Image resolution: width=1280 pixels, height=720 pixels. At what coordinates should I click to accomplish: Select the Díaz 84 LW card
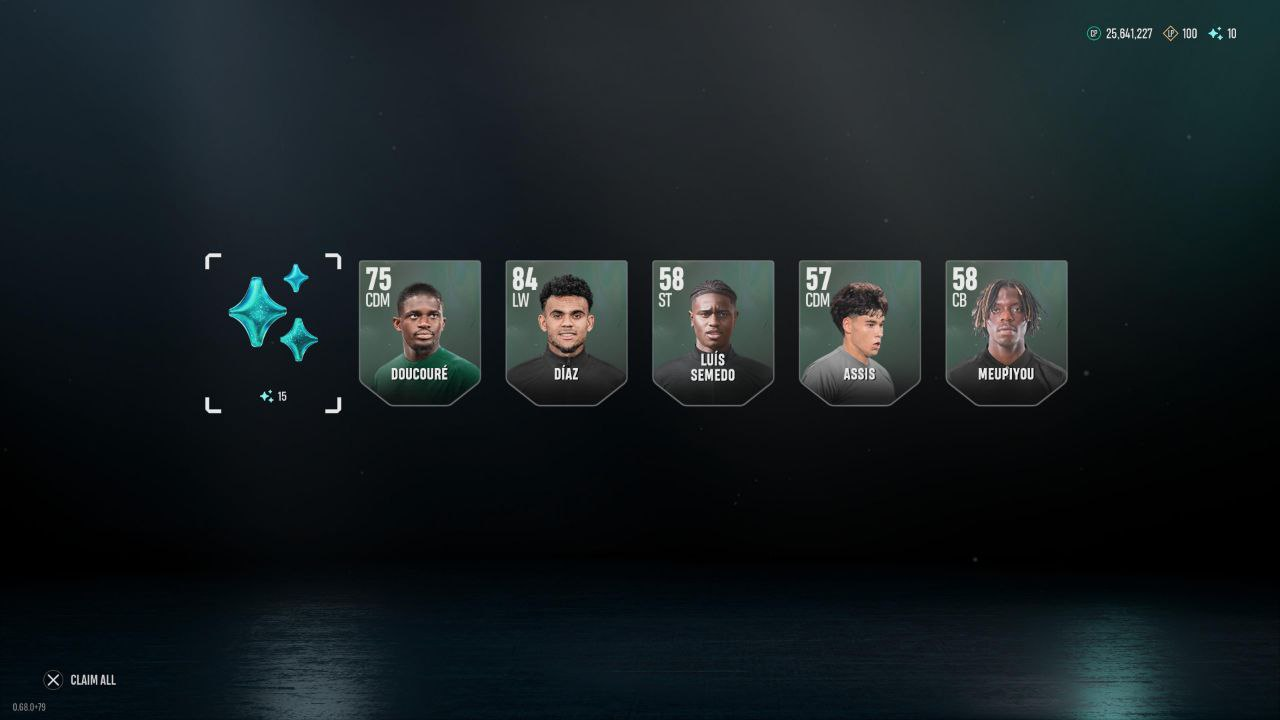(x=566, y=332)
